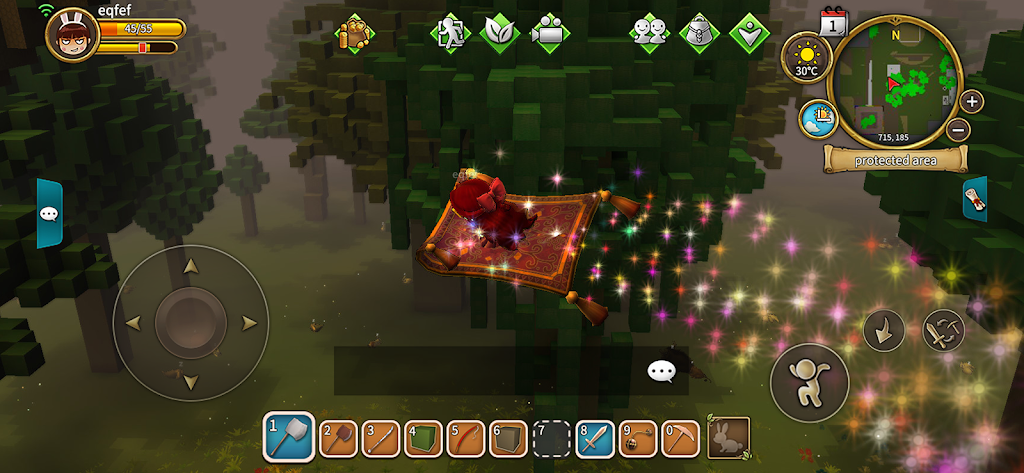The height and width of the screenshot is (473, 1024).
Task: Toggle the camera view icon
Action: point(548,33)
